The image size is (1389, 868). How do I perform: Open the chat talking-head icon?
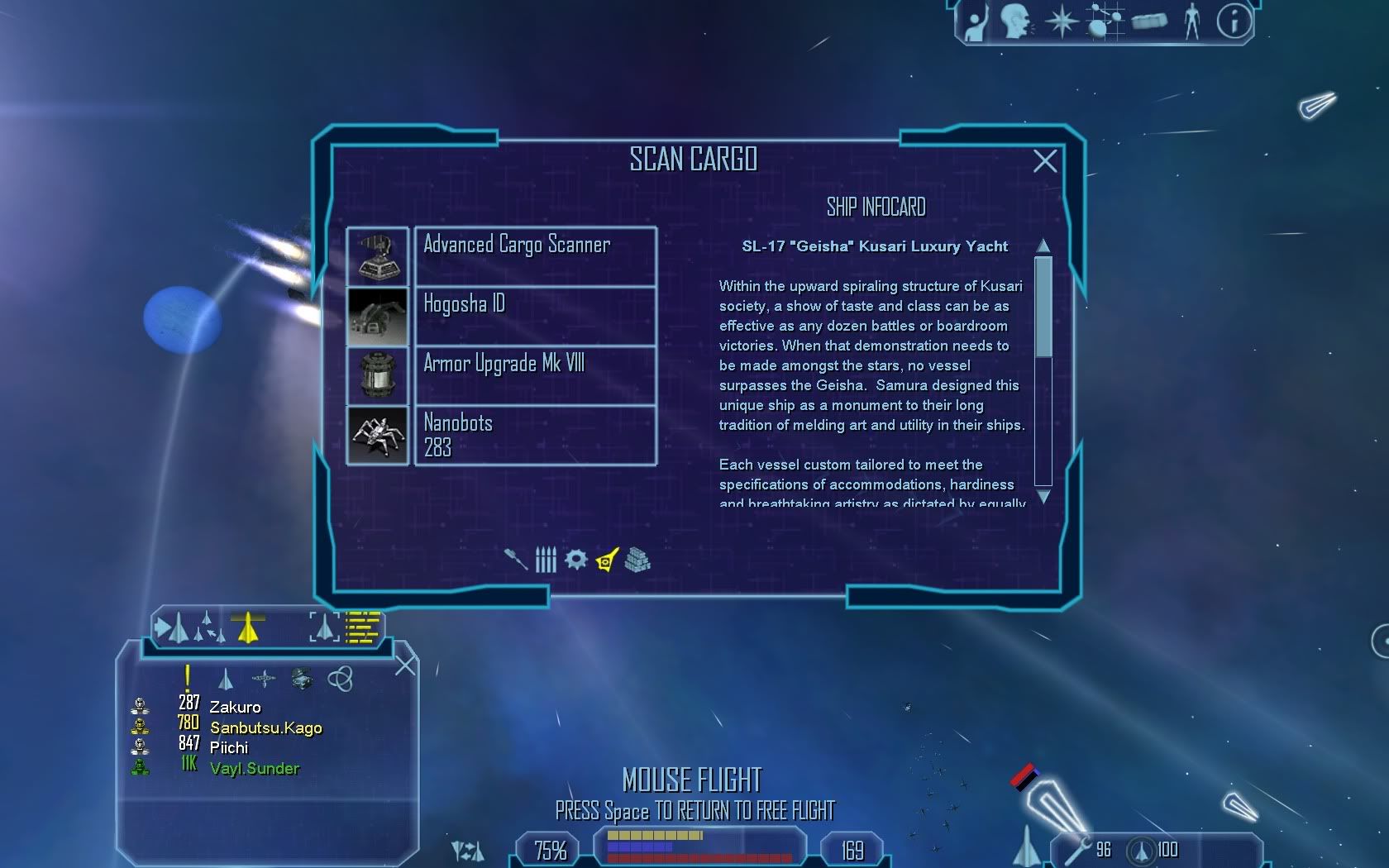(1016, 21)
